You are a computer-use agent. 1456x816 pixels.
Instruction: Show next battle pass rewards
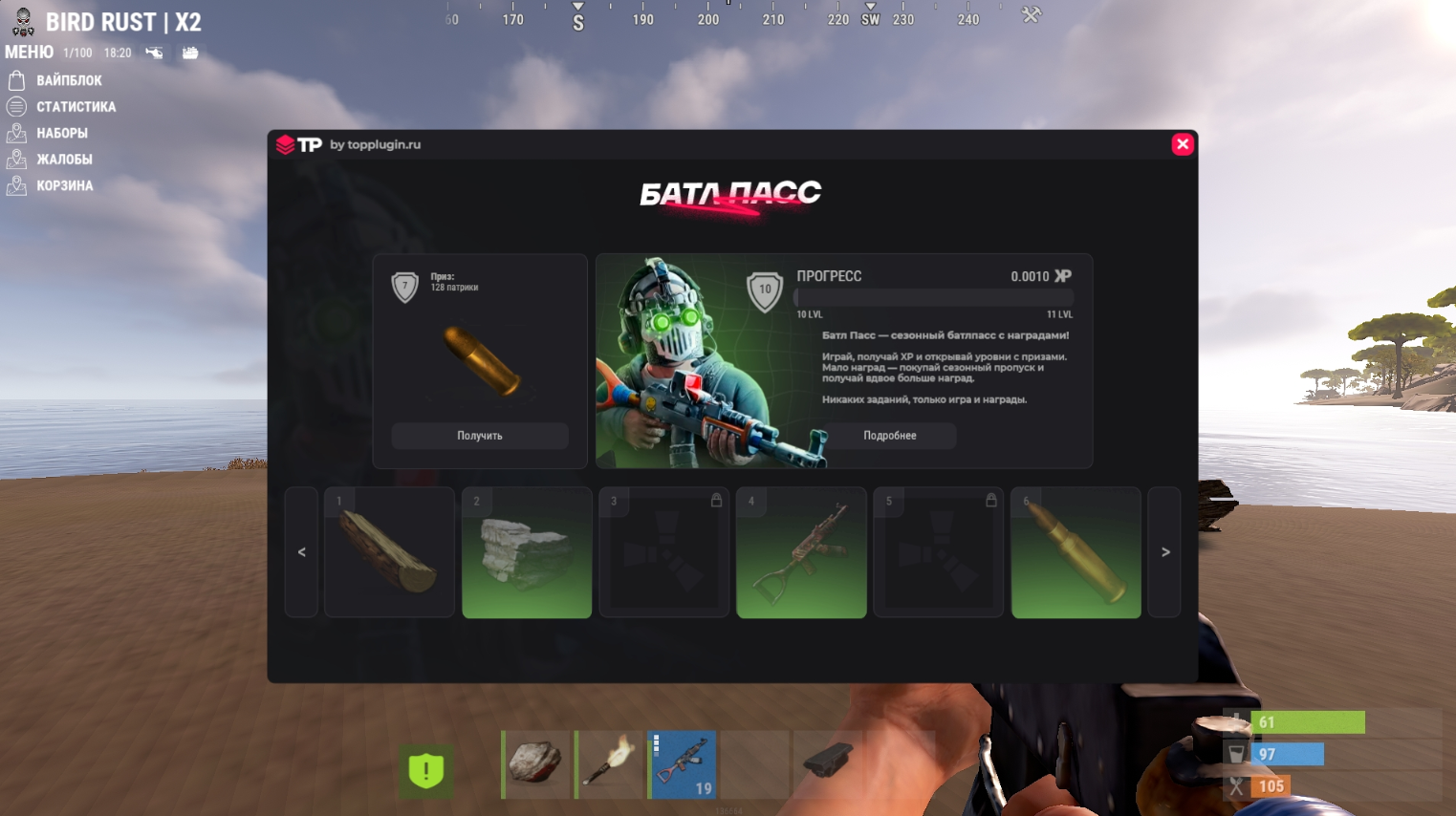pyautogui.click(x=1164, y=552)
